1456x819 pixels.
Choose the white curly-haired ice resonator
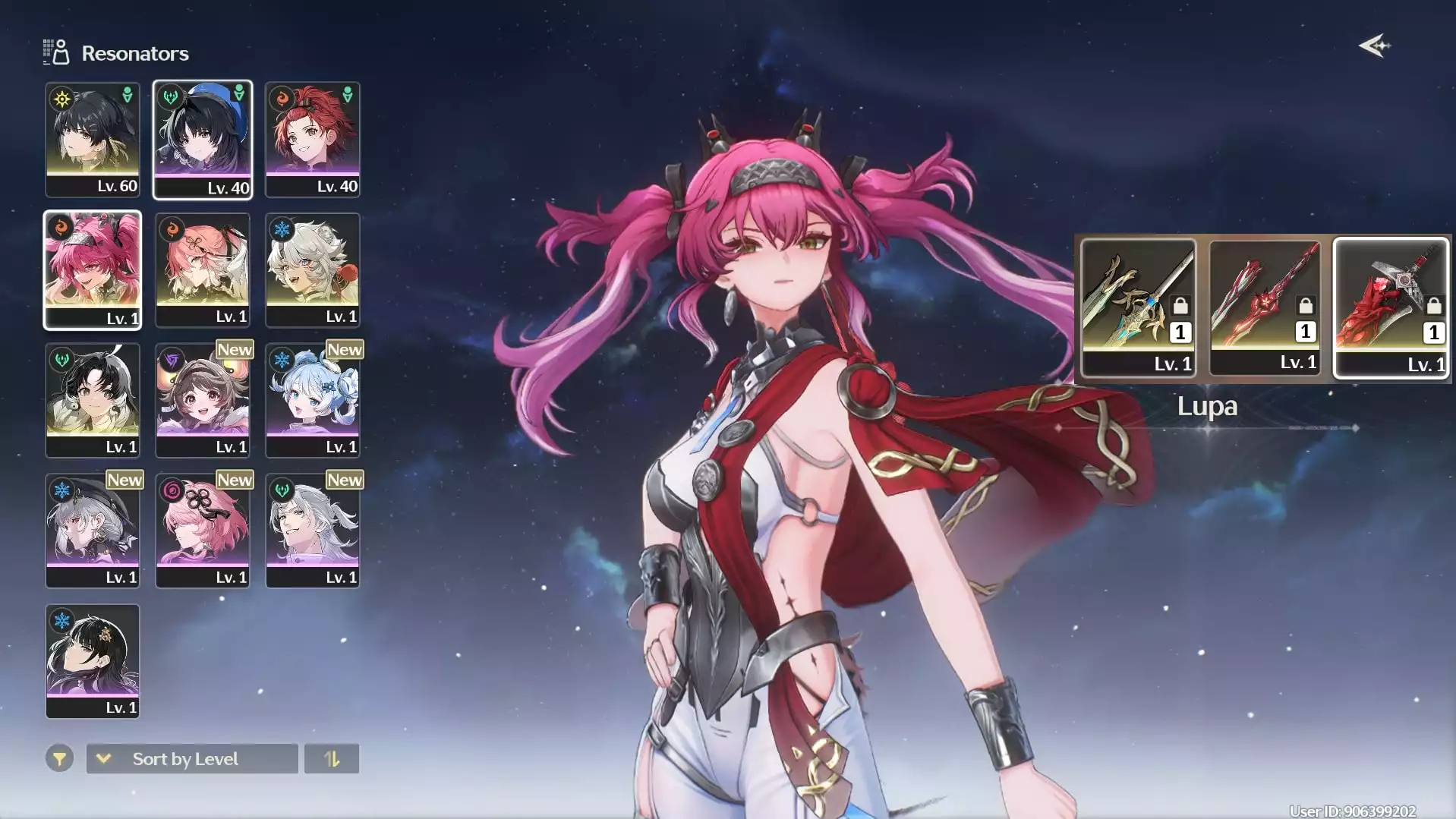click(313, 270)
